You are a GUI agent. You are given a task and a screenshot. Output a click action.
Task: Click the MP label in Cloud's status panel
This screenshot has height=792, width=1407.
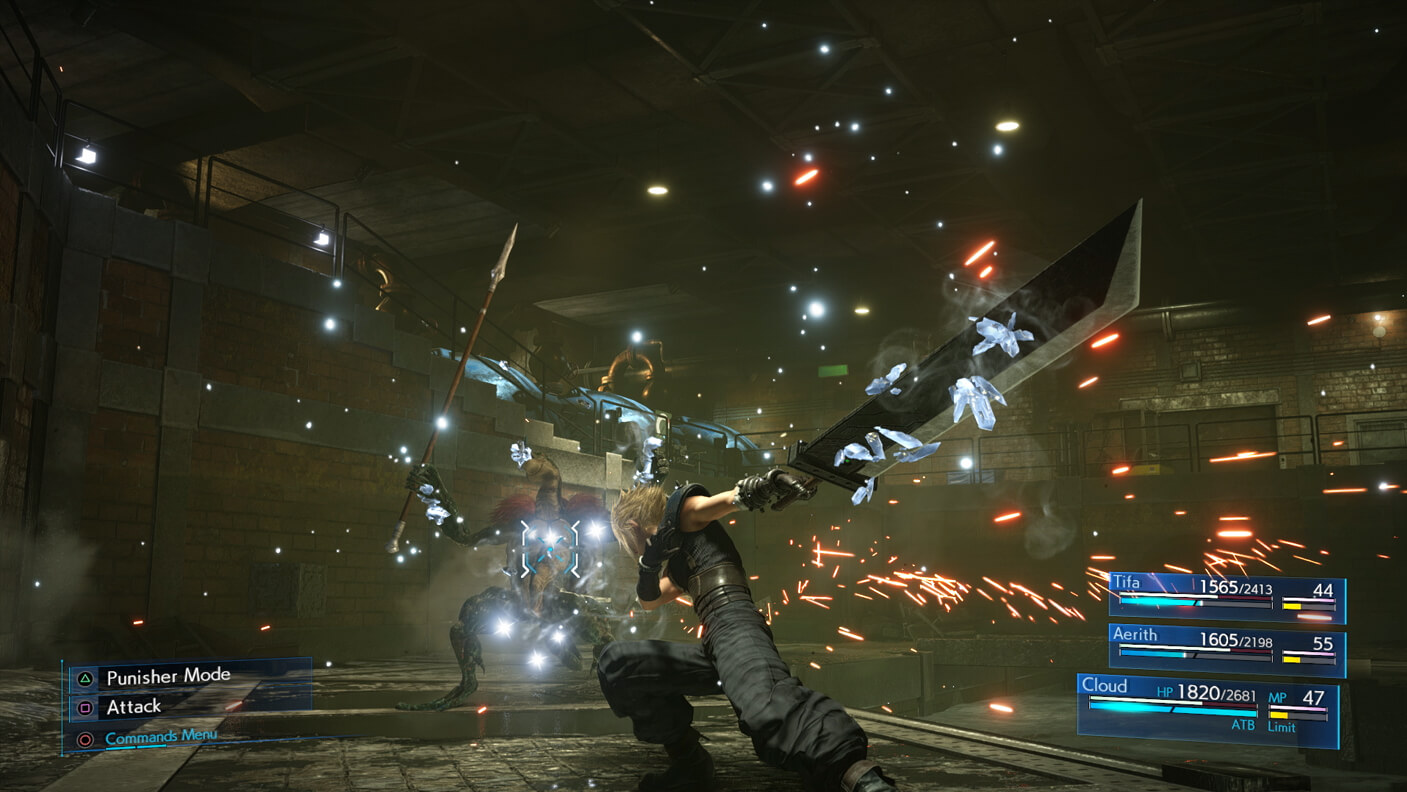tap(1280, 695)
